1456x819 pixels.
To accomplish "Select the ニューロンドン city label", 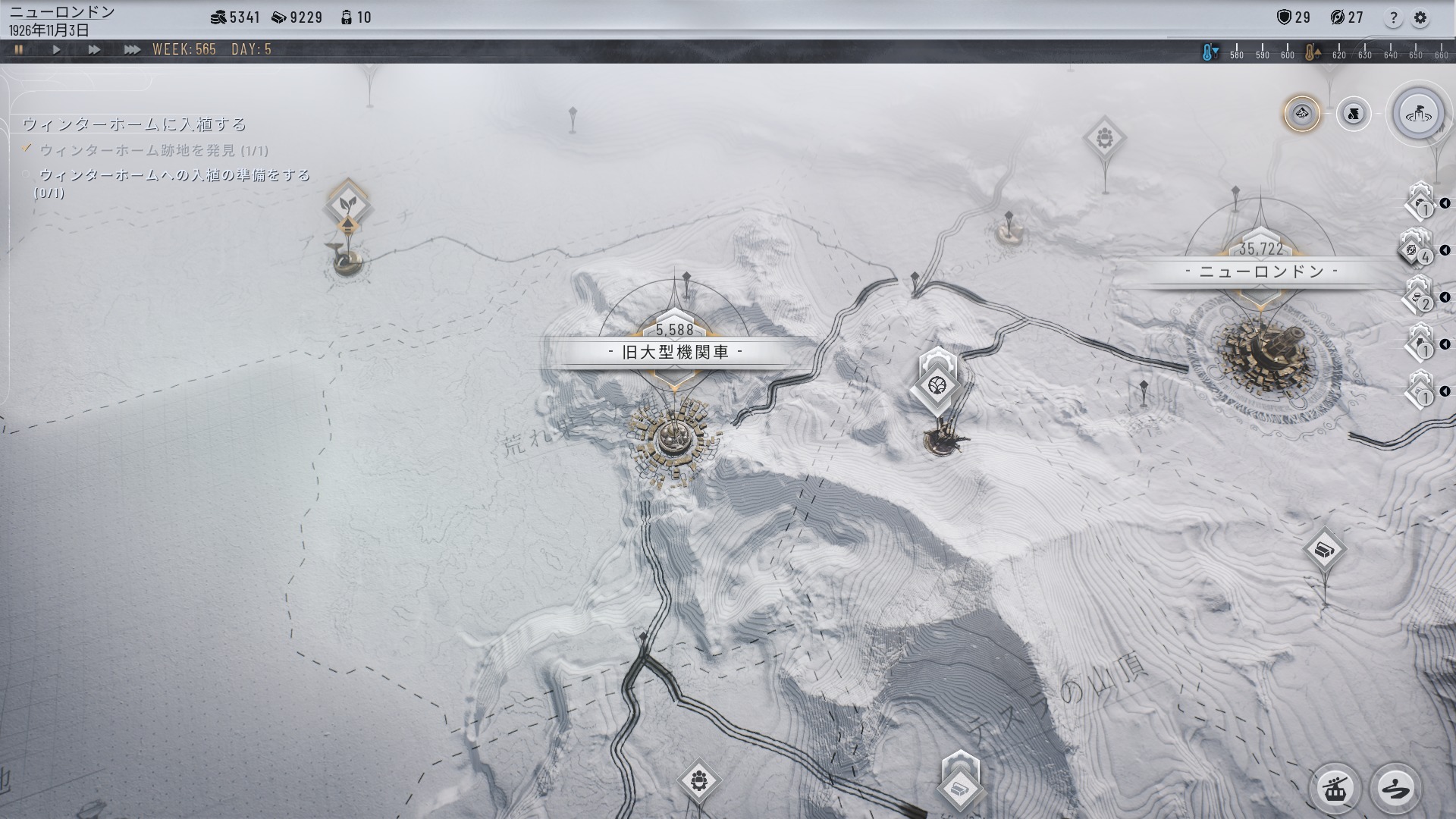I will pos(1260,271).
